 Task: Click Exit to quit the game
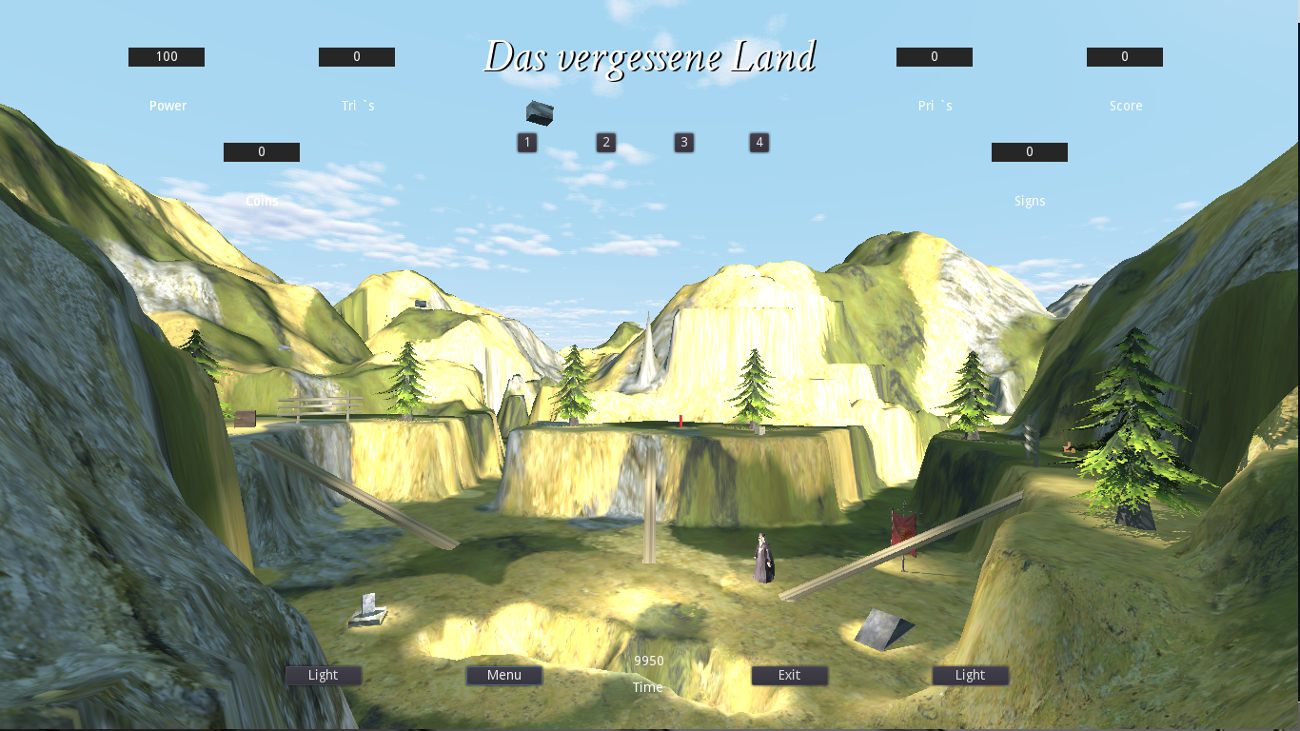tap(789, 675)
